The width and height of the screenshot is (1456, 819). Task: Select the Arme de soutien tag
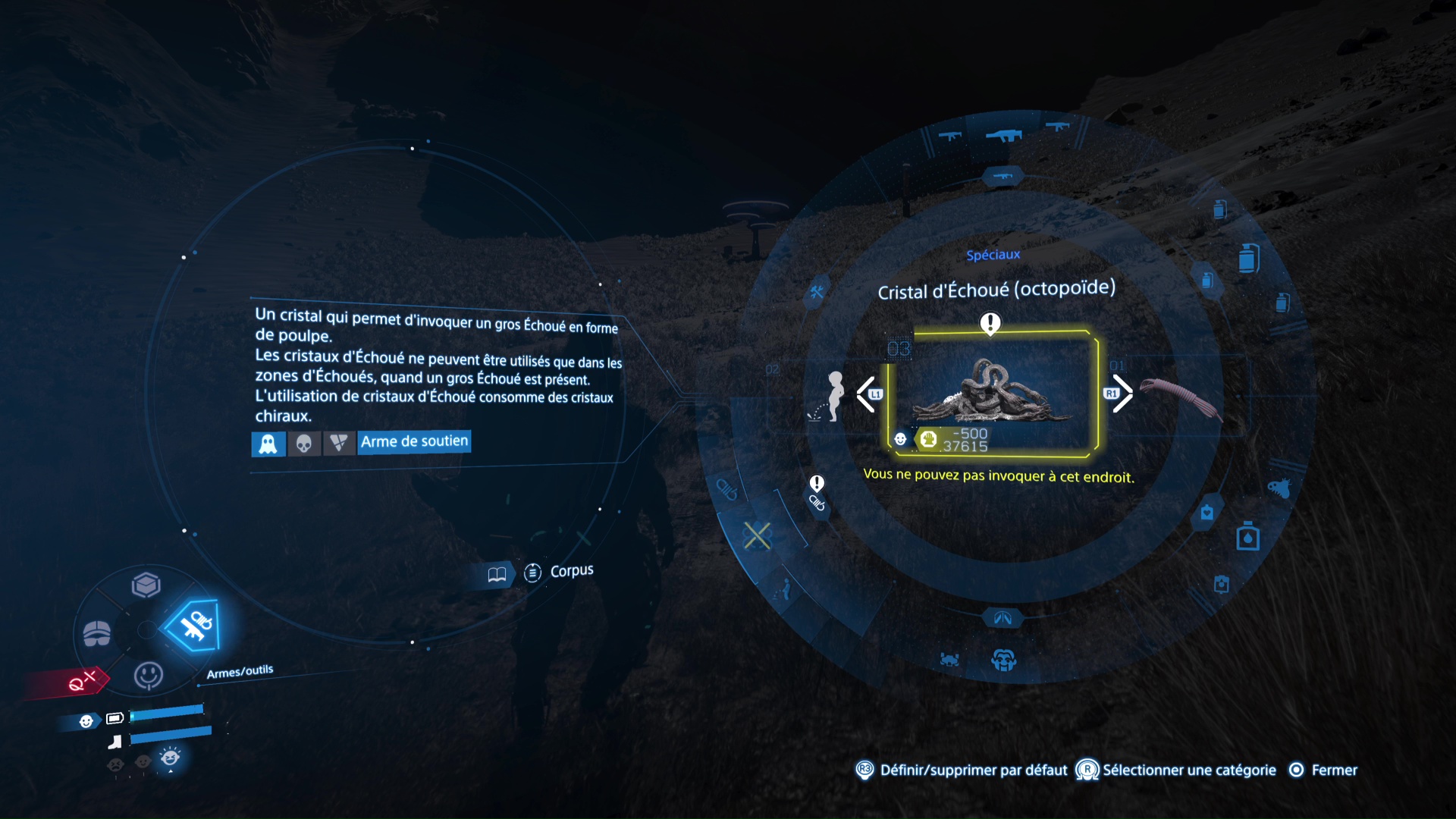414,442
